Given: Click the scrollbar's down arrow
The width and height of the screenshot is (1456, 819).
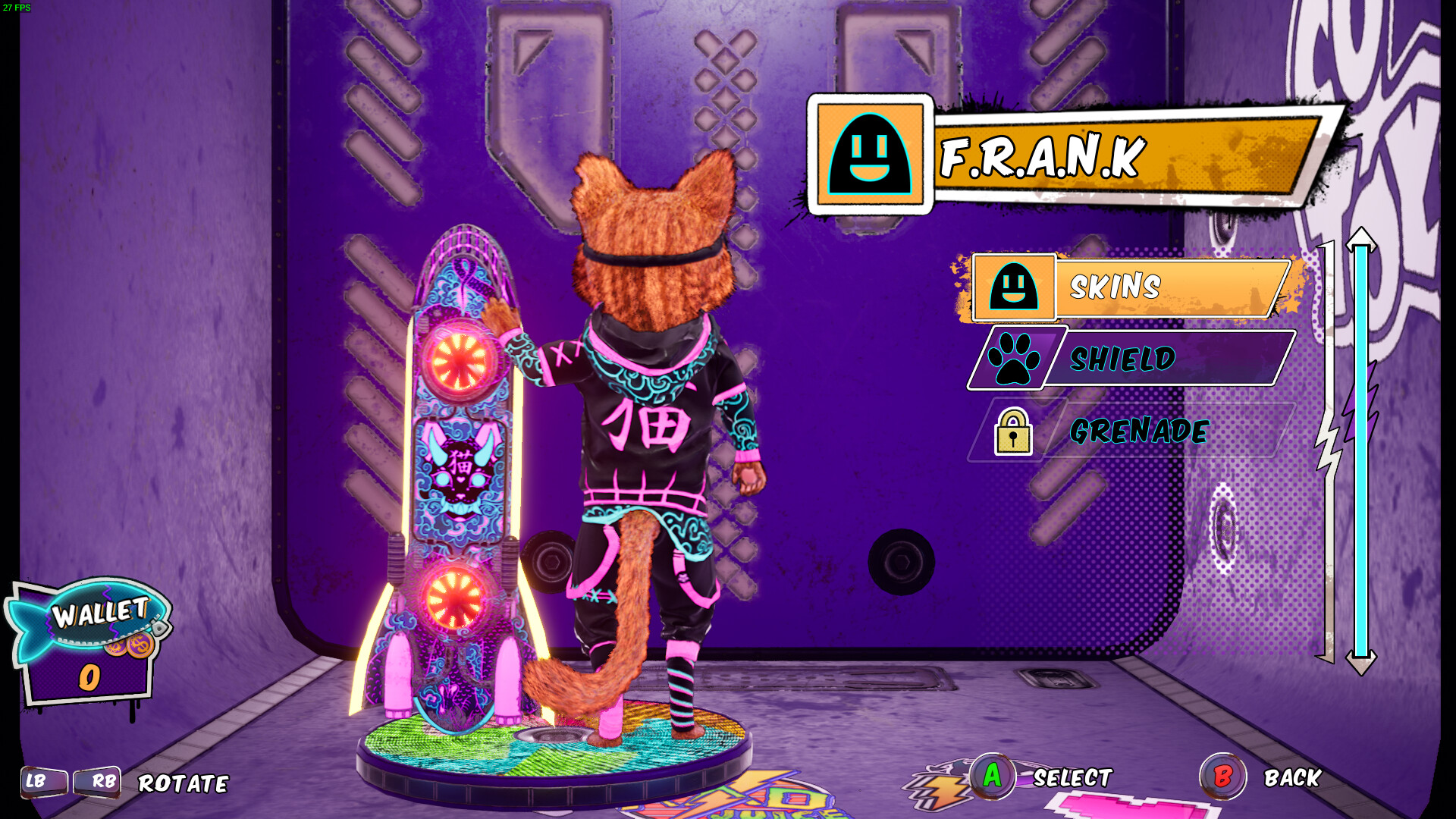Looking at the screenshot, I should pyautogui.click(x=1361, y=664).
